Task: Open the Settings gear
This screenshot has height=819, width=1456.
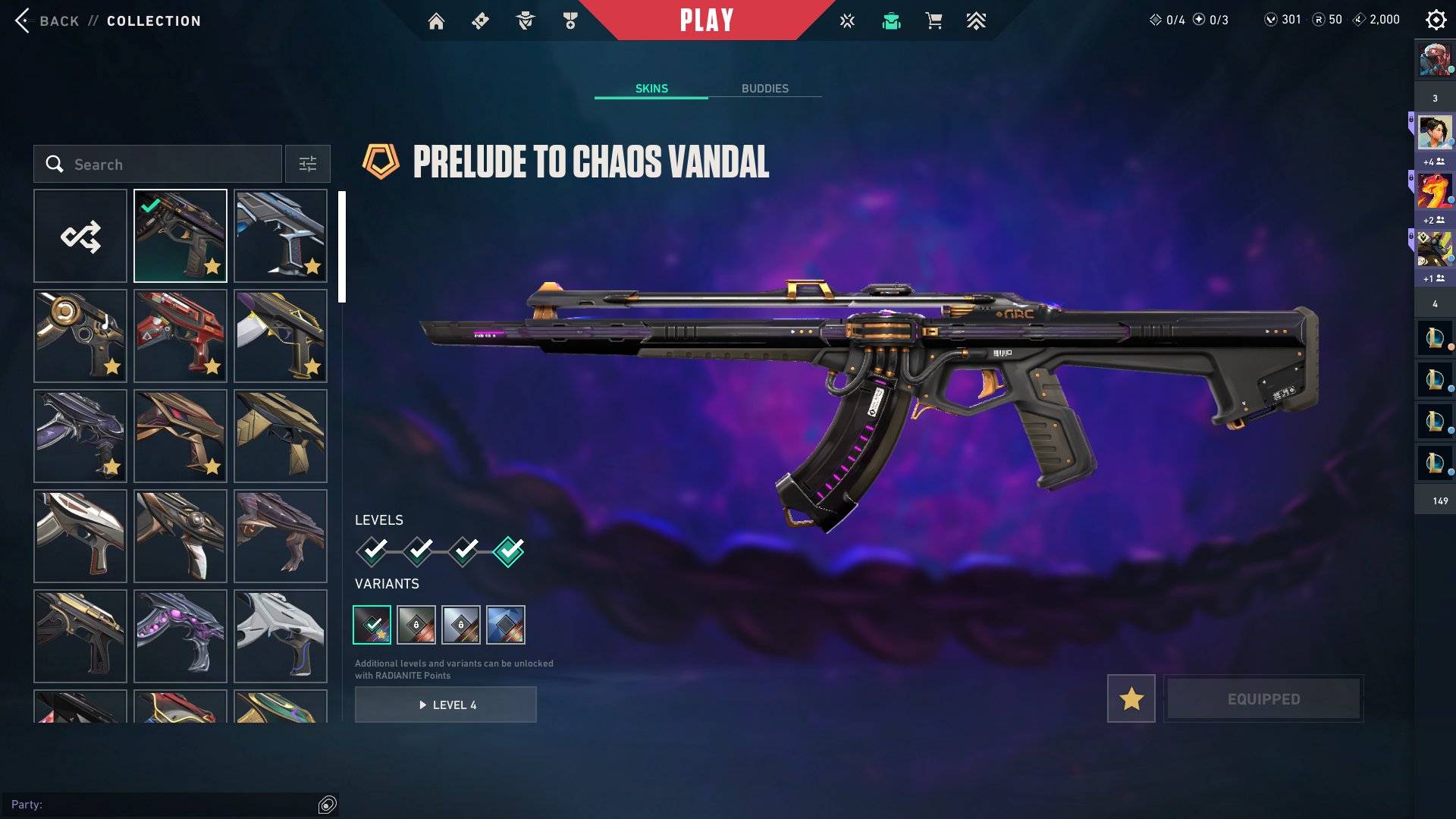Action: (x=1436, y=19)
